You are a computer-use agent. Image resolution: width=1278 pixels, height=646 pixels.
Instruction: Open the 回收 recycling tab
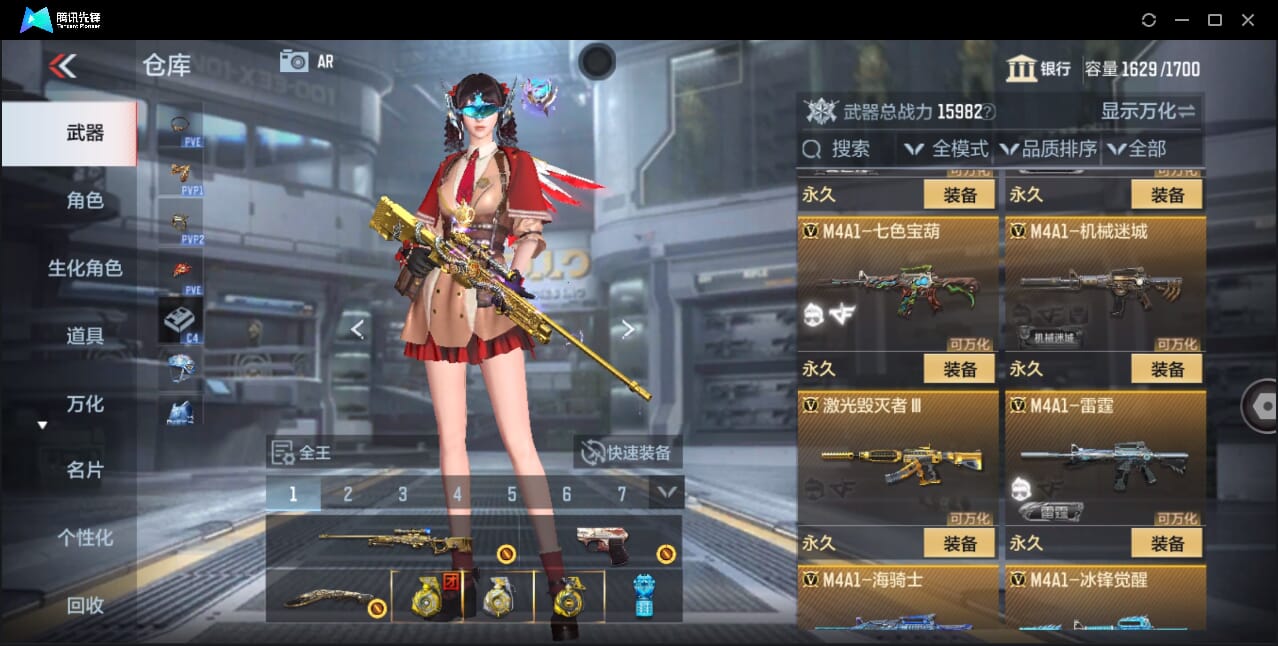[x=85, y=605]
